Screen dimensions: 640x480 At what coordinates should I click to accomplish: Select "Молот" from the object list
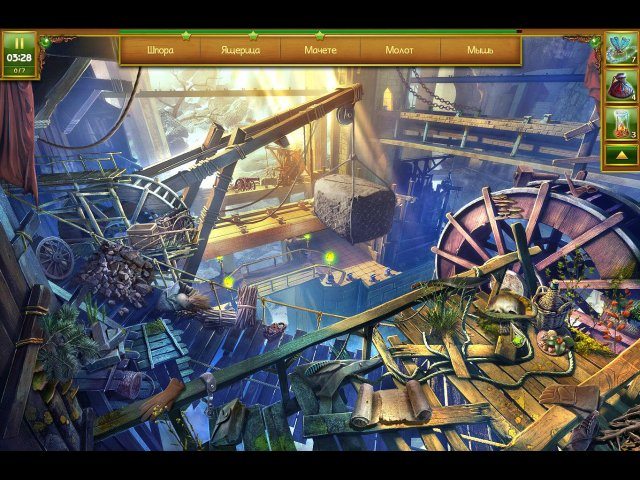click(400, 50)
